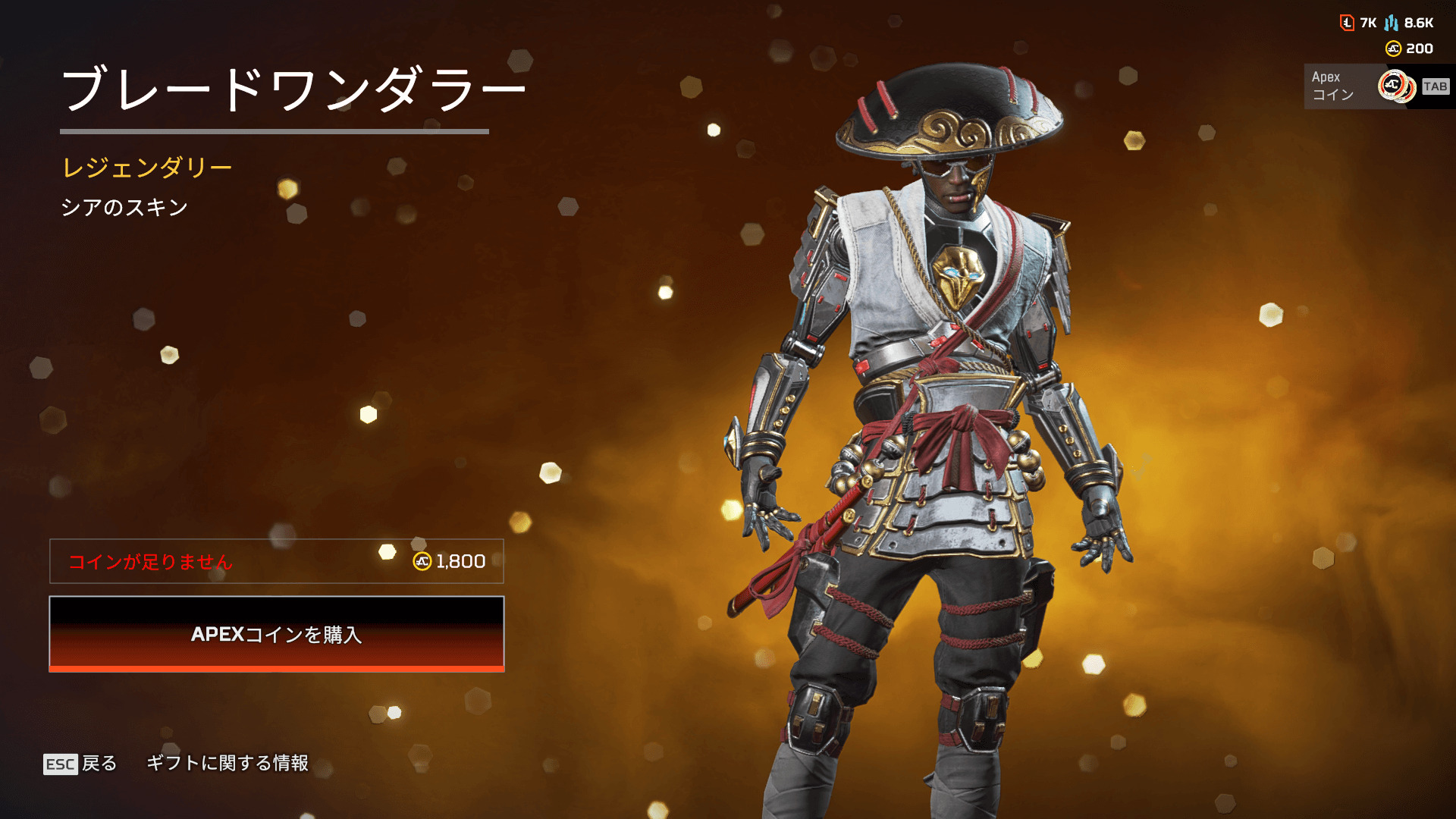Buy Apex Coins with the APEXコインを購入 button

277,634
